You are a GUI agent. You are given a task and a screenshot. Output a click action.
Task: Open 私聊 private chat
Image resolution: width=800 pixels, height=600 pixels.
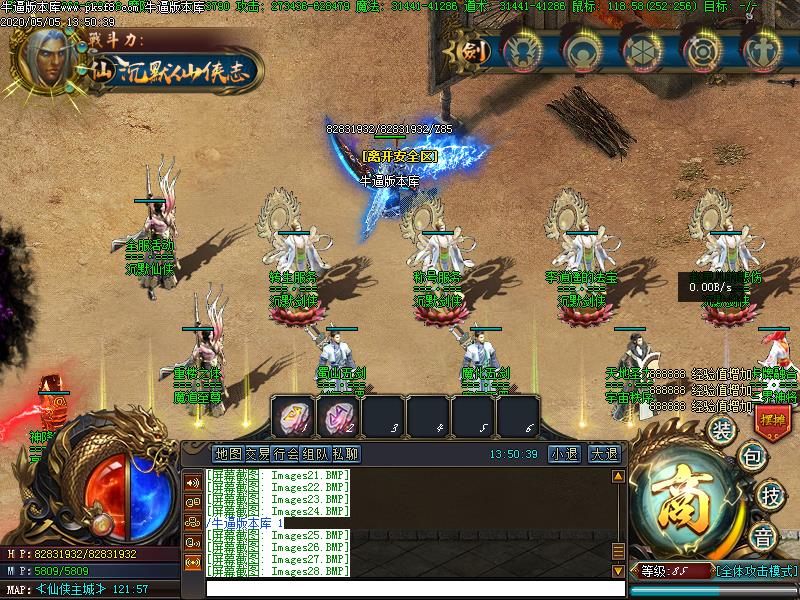coord(345,454)
